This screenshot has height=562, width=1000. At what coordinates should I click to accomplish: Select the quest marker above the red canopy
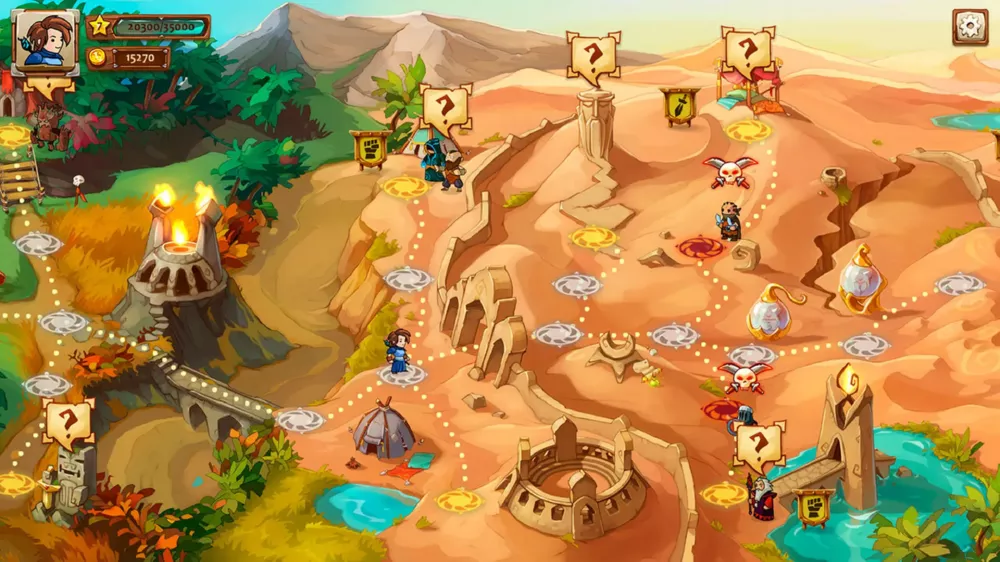click(747, 51)
